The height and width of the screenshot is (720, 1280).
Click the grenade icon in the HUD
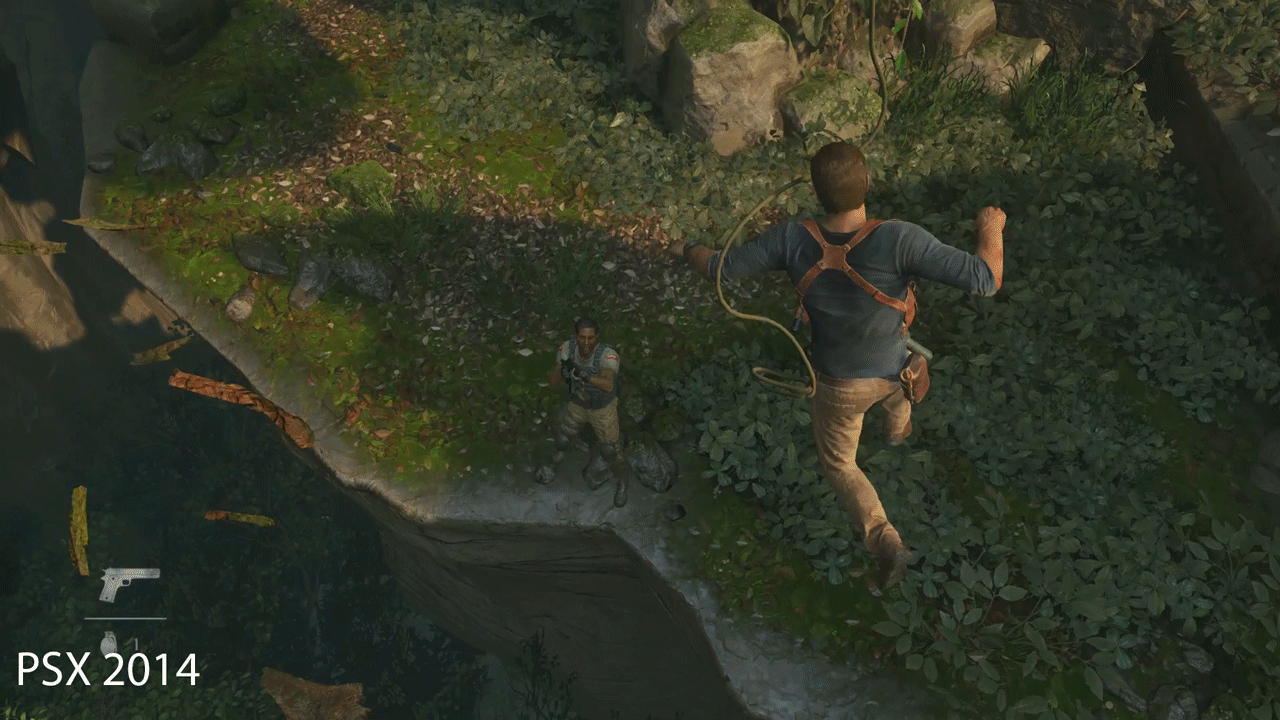point(108,643)
